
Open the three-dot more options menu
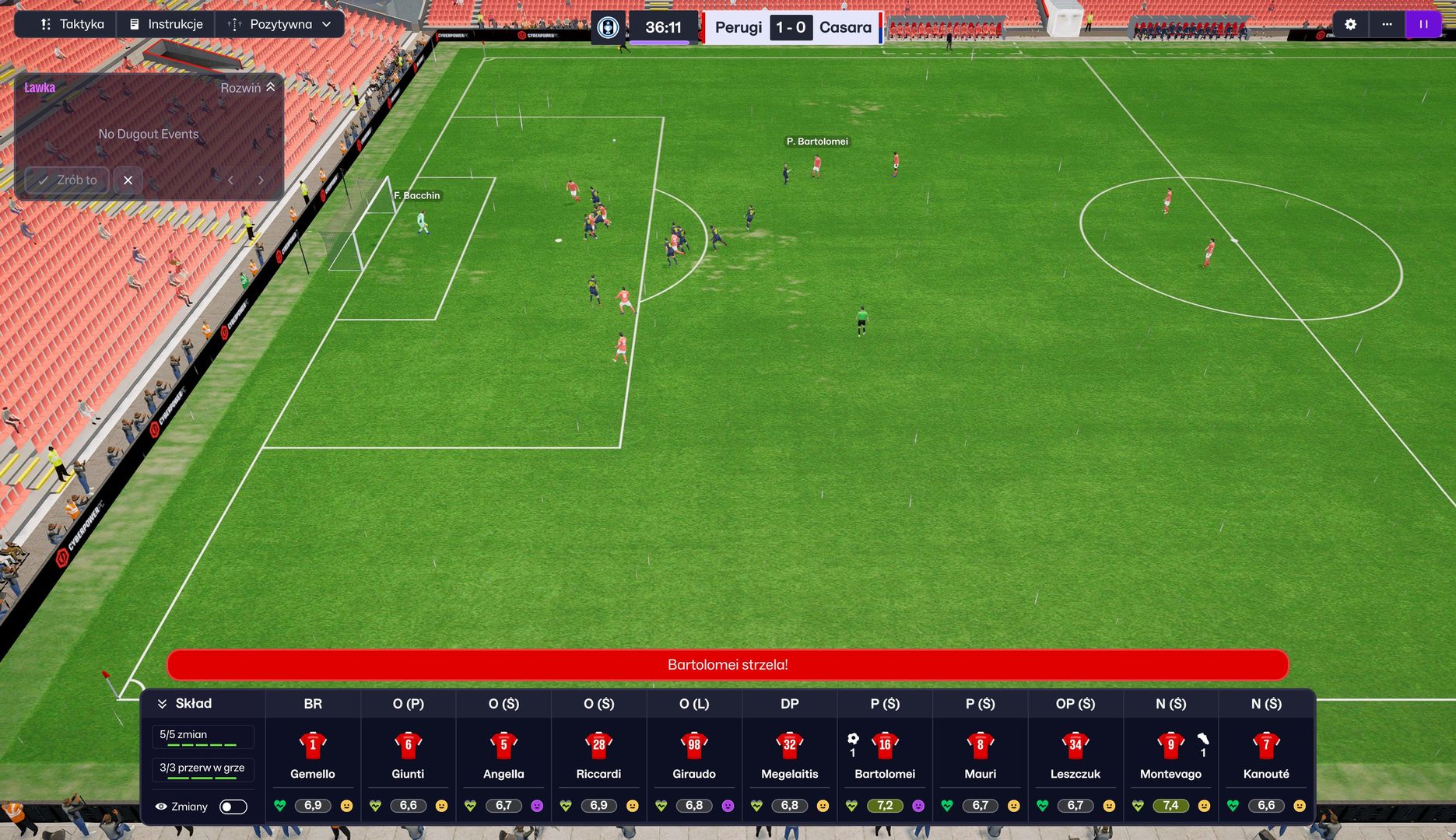1387,24
